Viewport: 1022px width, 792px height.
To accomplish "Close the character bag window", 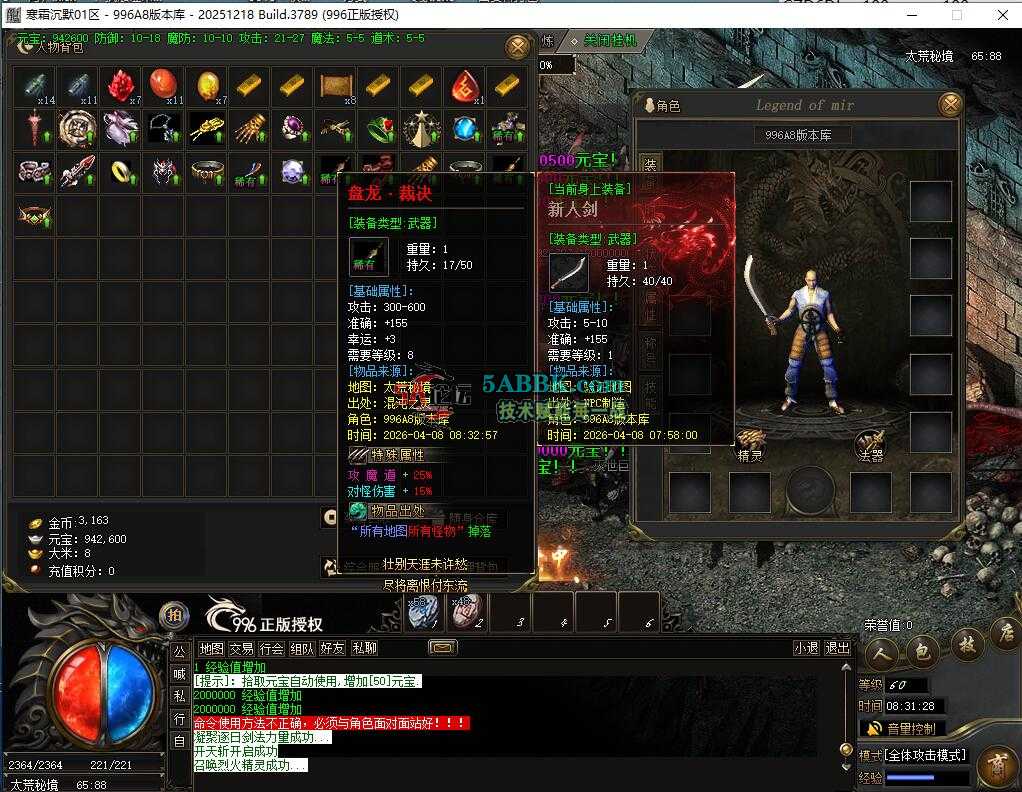I will point(517,47).
